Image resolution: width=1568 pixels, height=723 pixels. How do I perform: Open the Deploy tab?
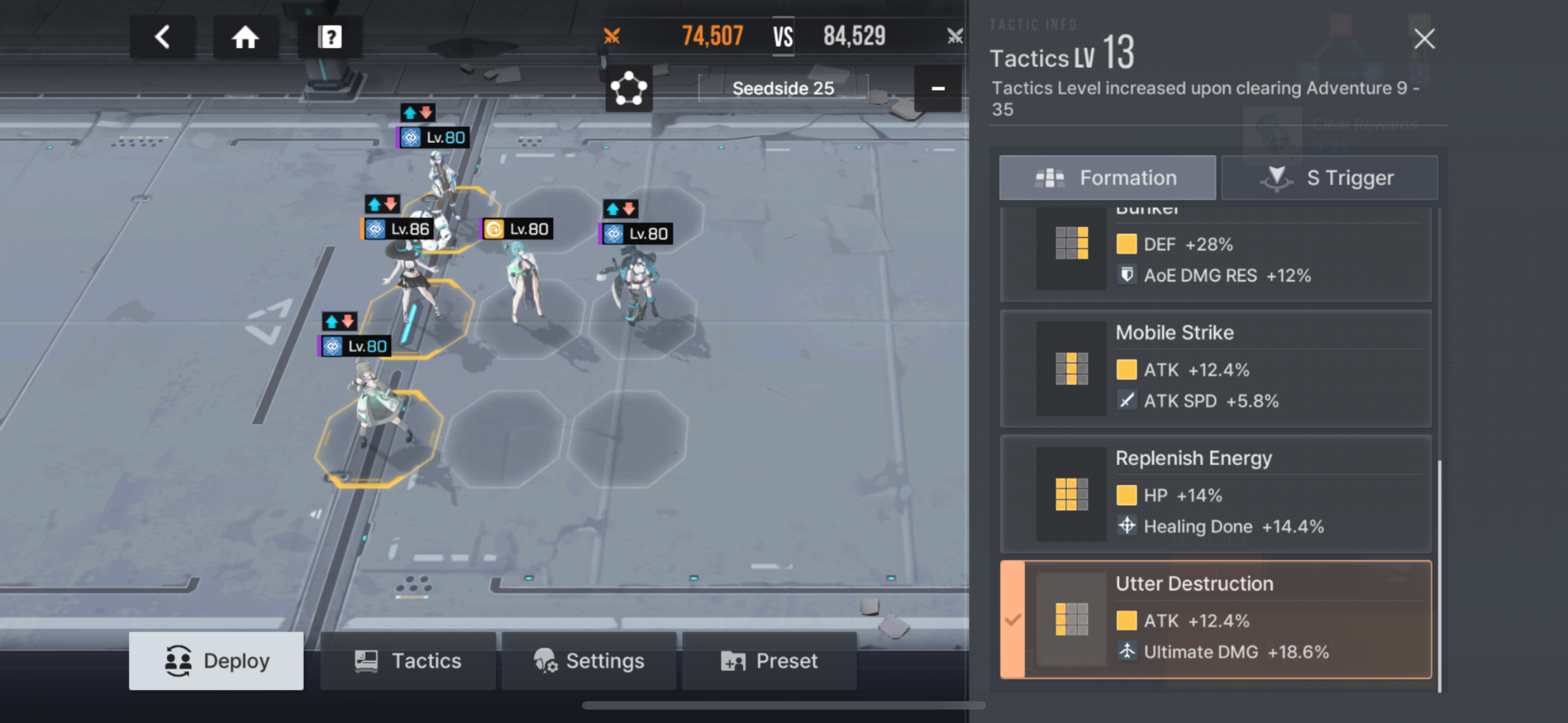(x=216, y=660)
